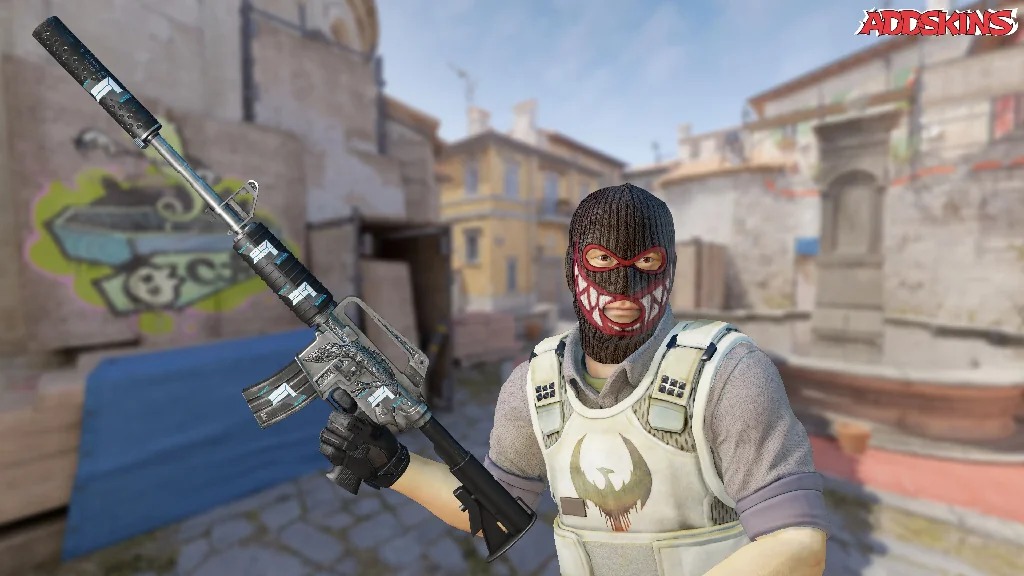Click the ADDSKINS logo watermark
This screenshot has height=576, width=1024.
[936, 23]
